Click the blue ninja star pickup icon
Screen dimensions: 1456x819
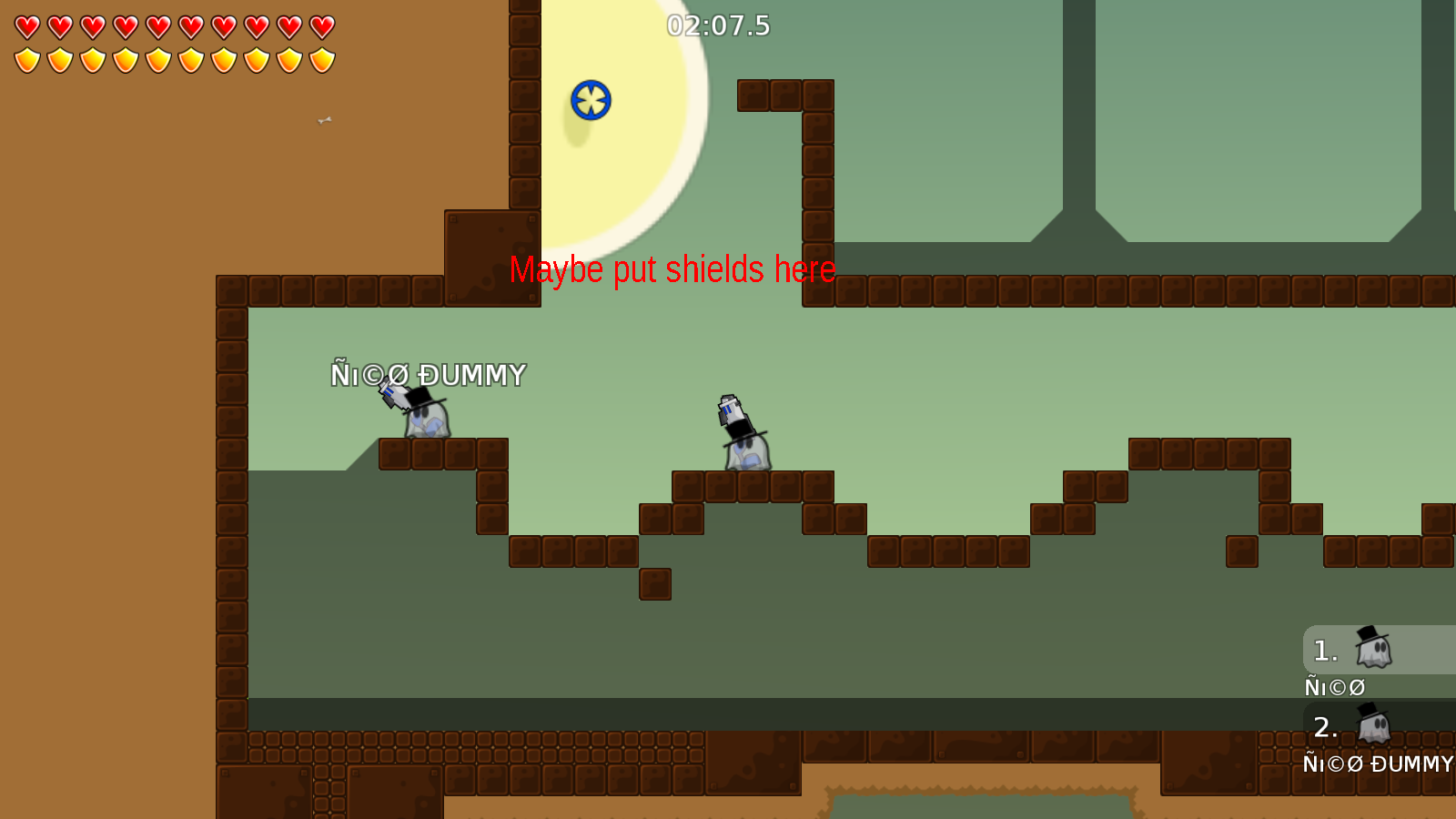pyautogui.click(x=592, y=100)
